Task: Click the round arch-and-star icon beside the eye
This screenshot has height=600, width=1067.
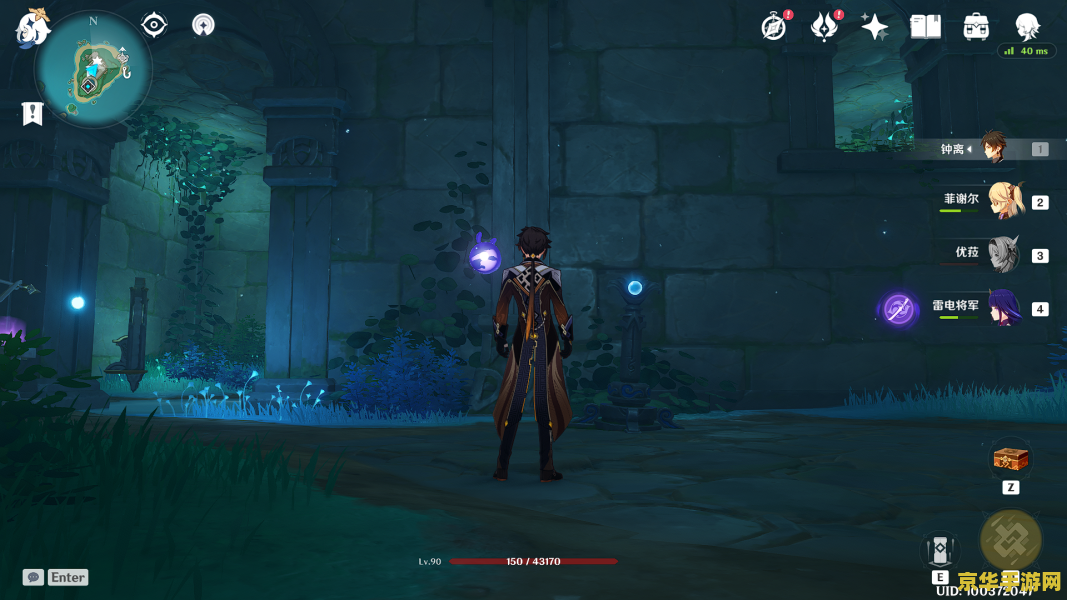Action: [x=203, y=25]
